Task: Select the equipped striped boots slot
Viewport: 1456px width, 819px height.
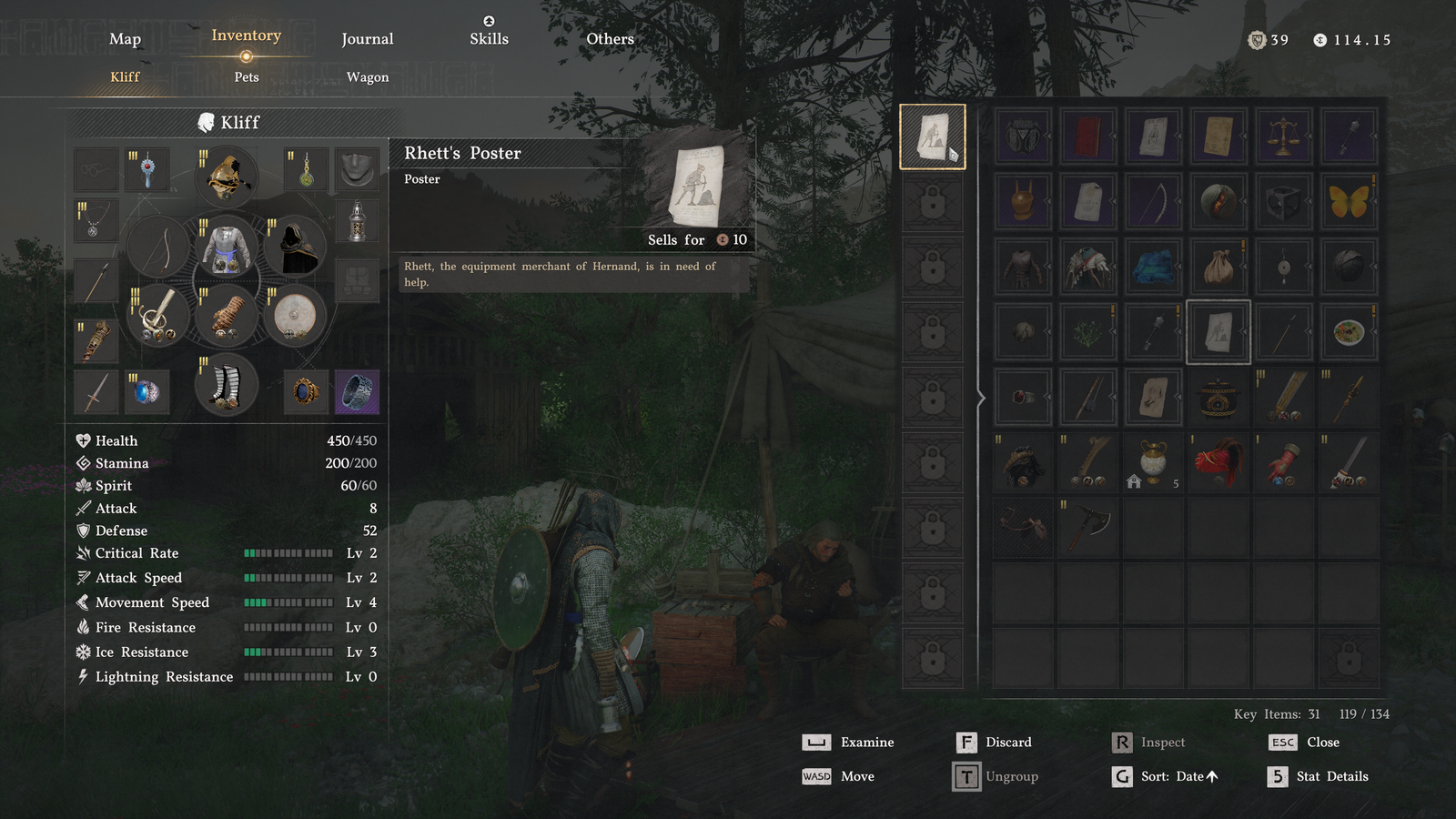Action: pyautogui.click(x=227, y=386)
